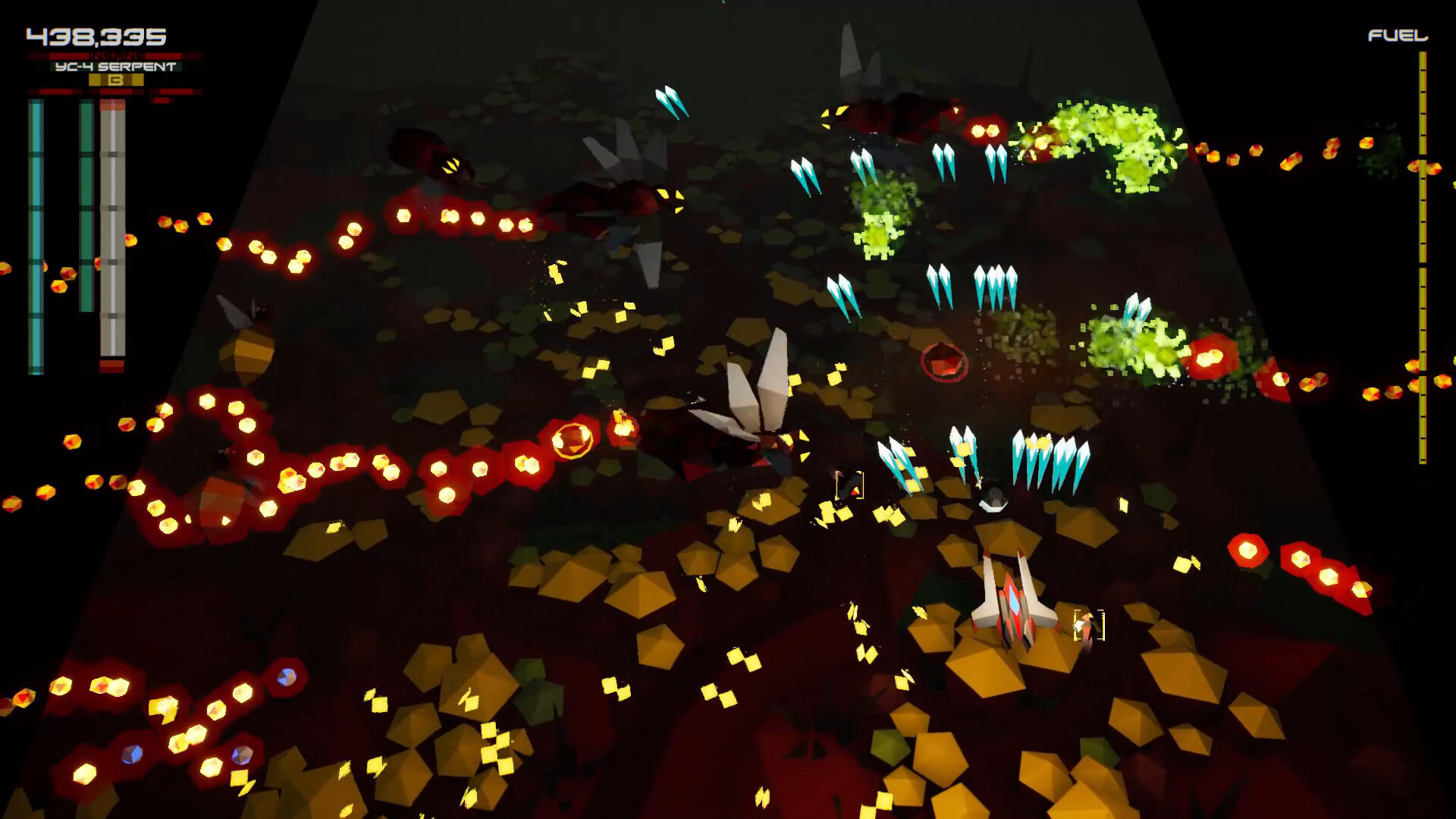Viewport: 1456px width, 819px height.
Task: Click the score counter showing 438,335
Action: coord(96,34)
